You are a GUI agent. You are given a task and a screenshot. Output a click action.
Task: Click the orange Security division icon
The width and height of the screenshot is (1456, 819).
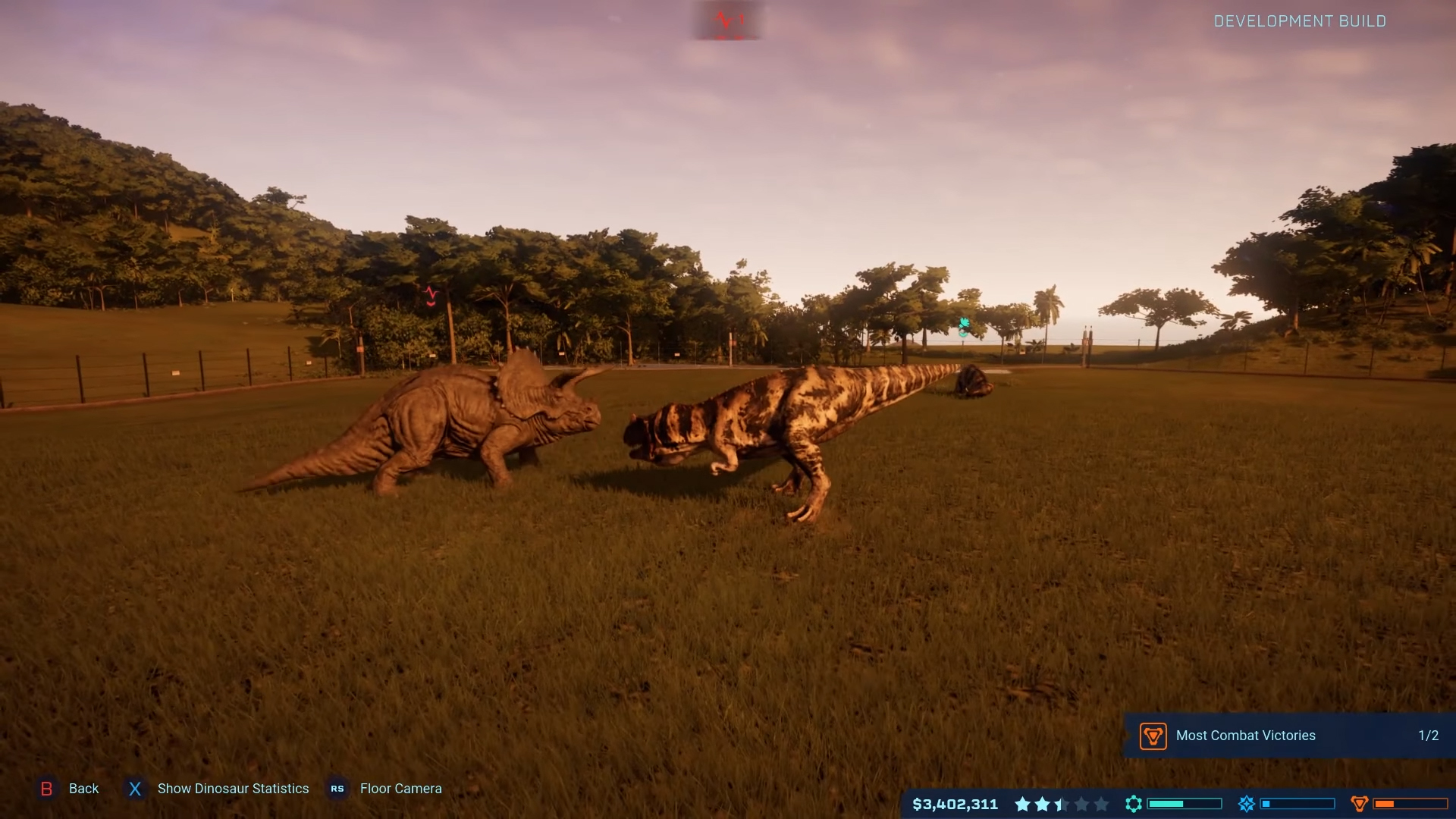click(x=1359, y=804)
